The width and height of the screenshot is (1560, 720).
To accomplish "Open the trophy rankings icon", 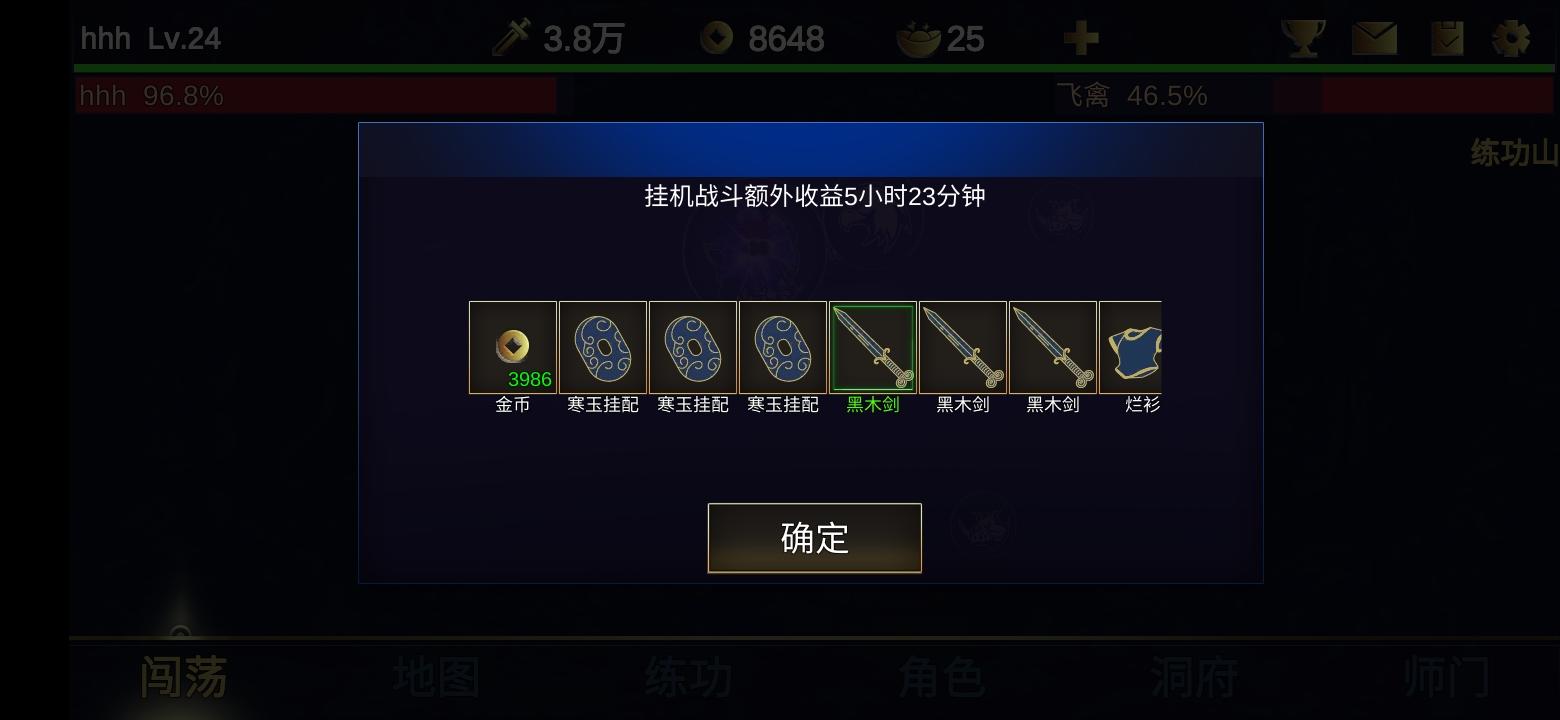I will tap(1302, 36).
